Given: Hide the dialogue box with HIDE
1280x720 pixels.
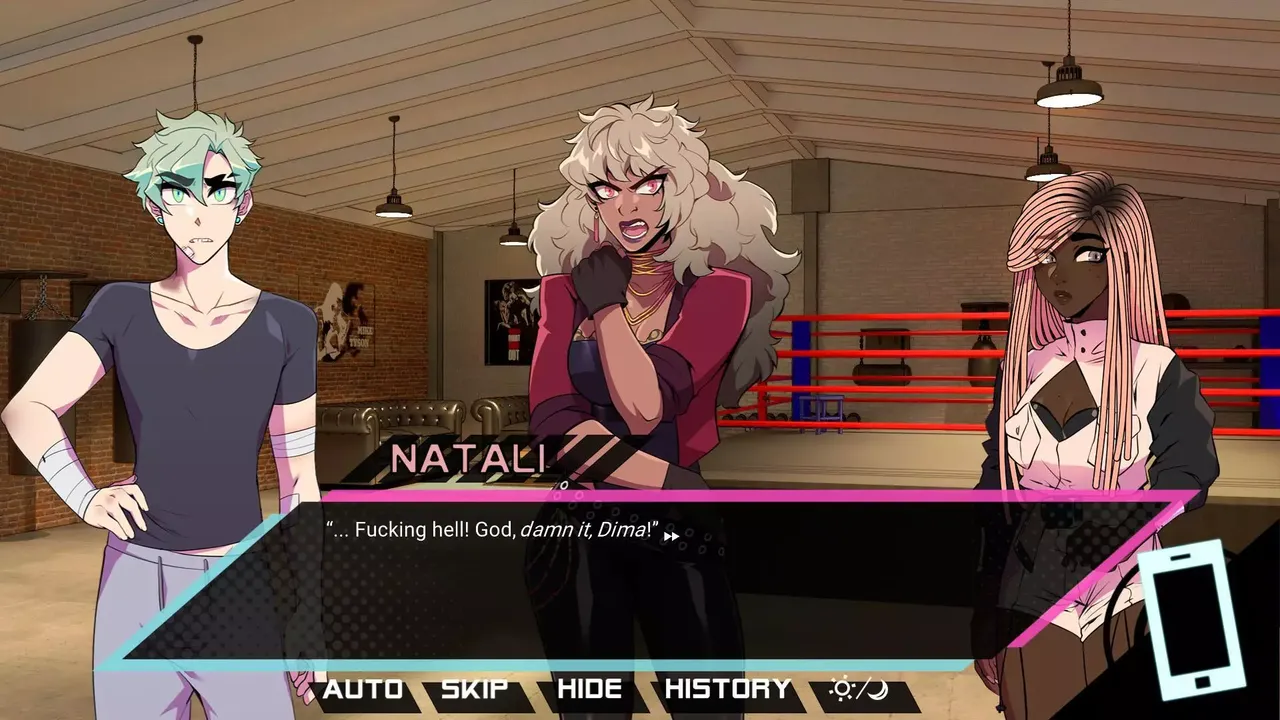Looking at the screenshot, I should [589, 689].
